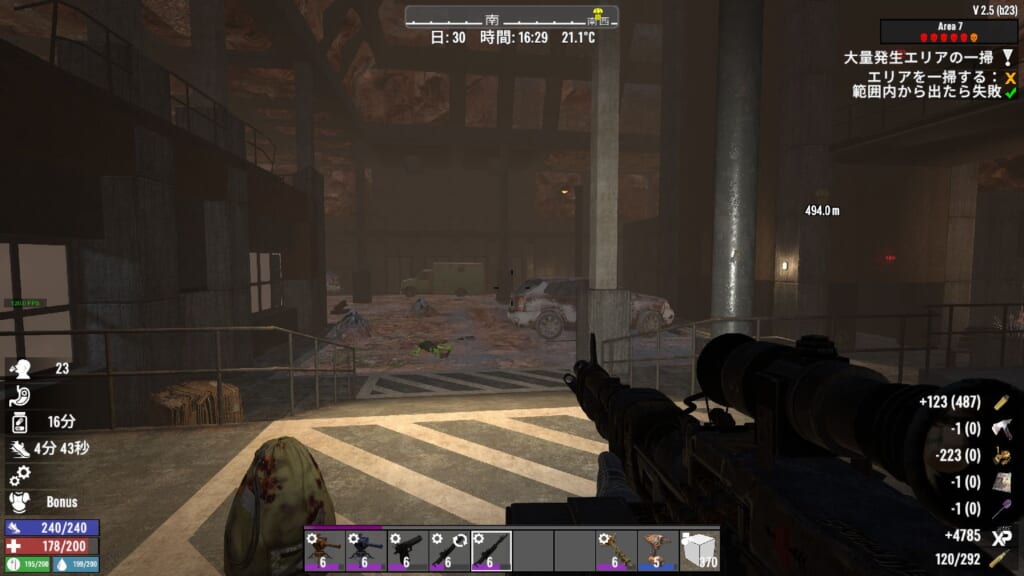Screen dimensions: 1024x576
Task: Click the gears status icon
Action: pos(20,475)
